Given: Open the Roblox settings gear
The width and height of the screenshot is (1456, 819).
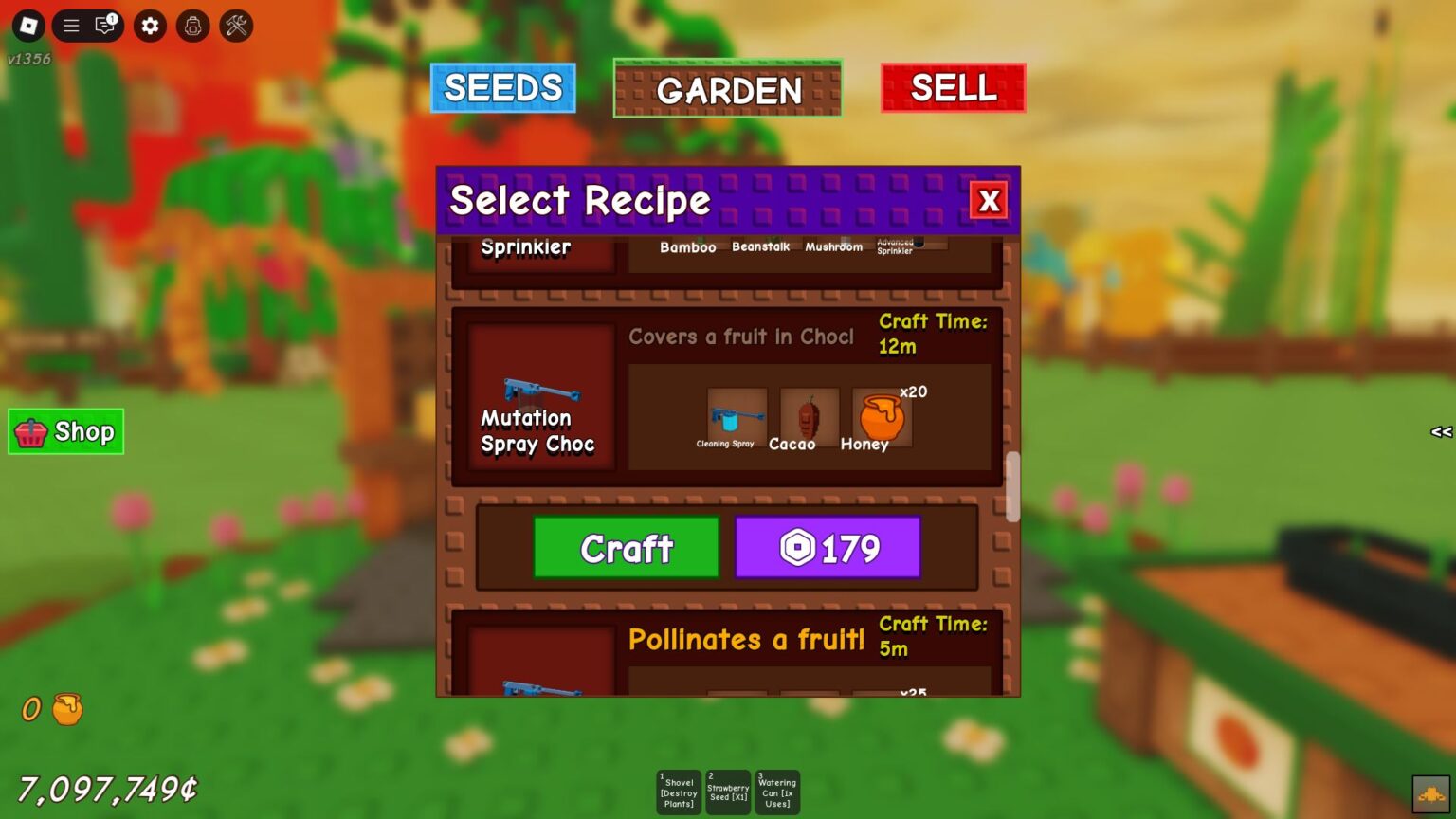Looking at the screenshot, I should [149, 26].
